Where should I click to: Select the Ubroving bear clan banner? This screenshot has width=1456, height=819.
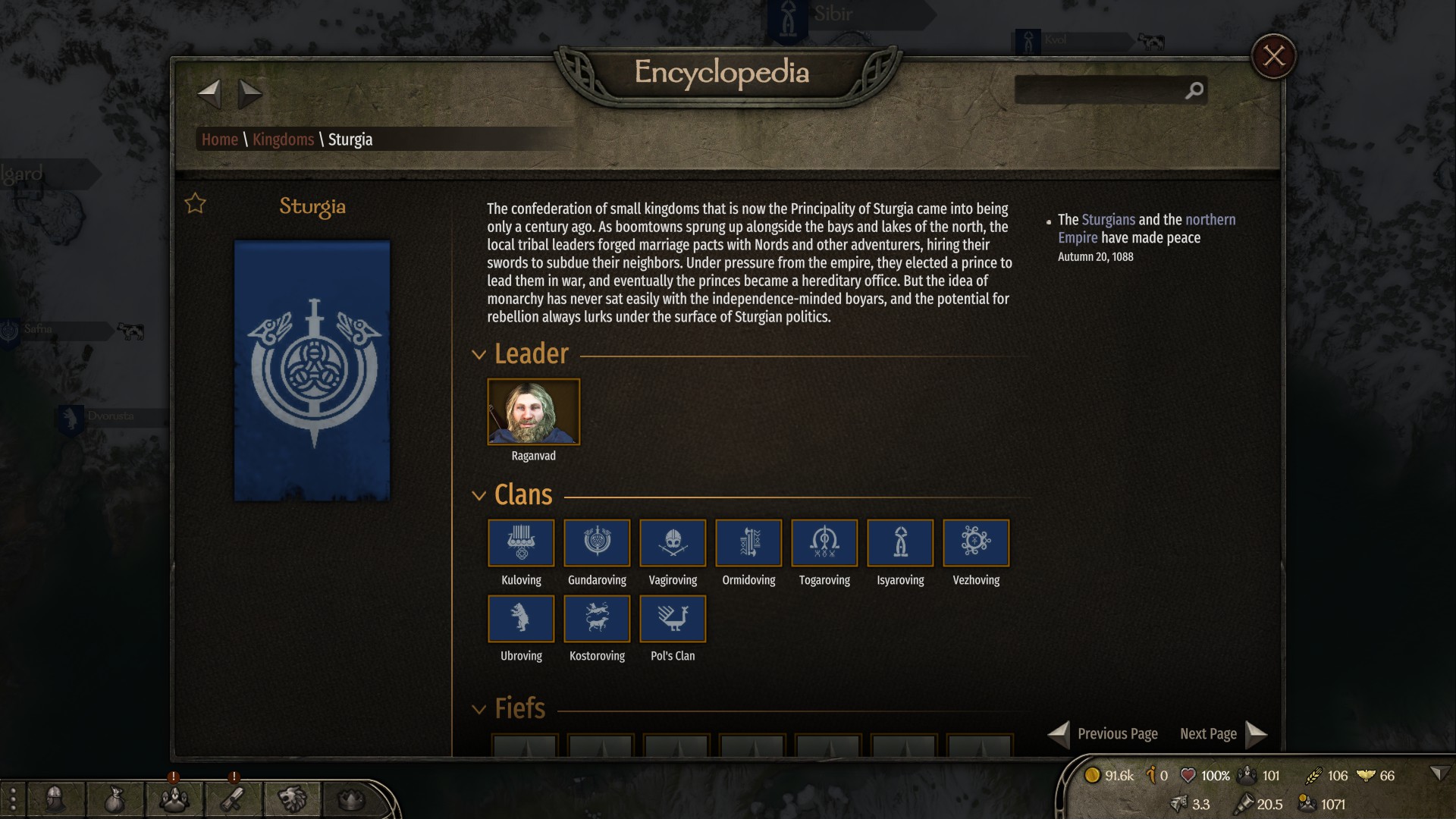point(521,619)
